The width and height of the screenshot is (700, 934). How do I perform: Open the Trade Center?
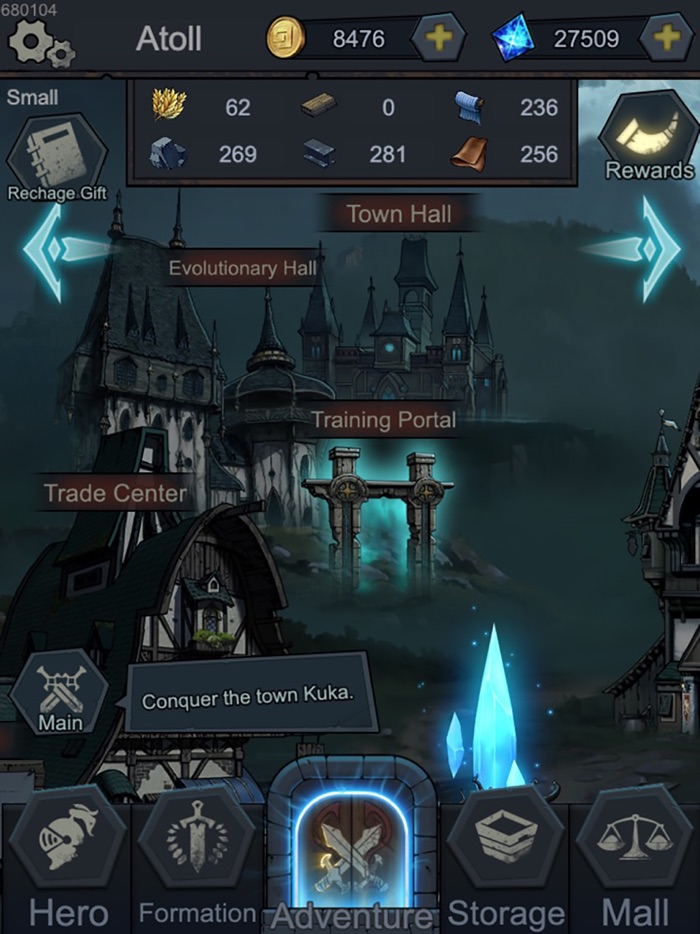click(x=116, y=493)
